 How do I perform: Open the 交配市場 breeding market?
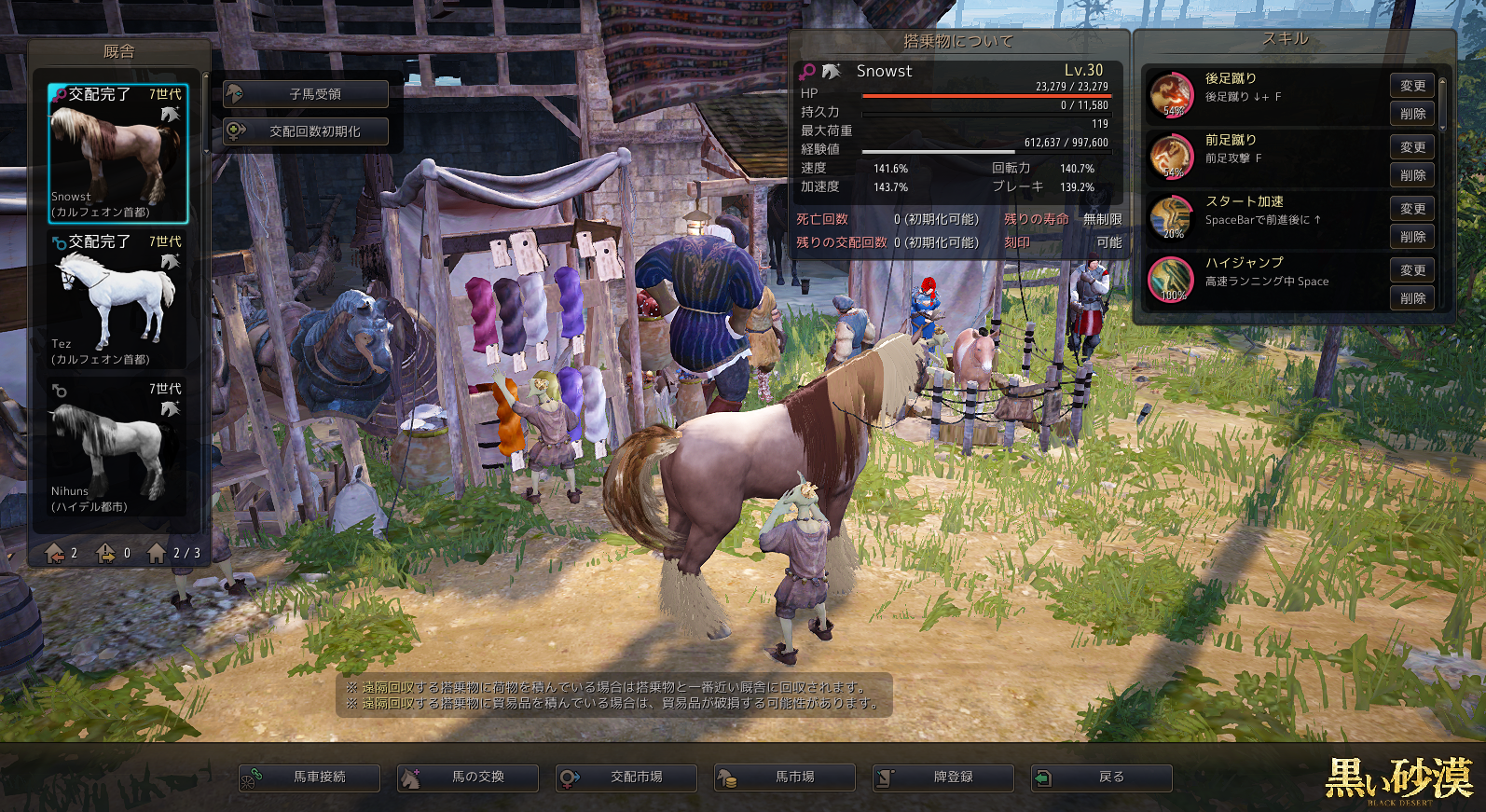click(626, 778)
